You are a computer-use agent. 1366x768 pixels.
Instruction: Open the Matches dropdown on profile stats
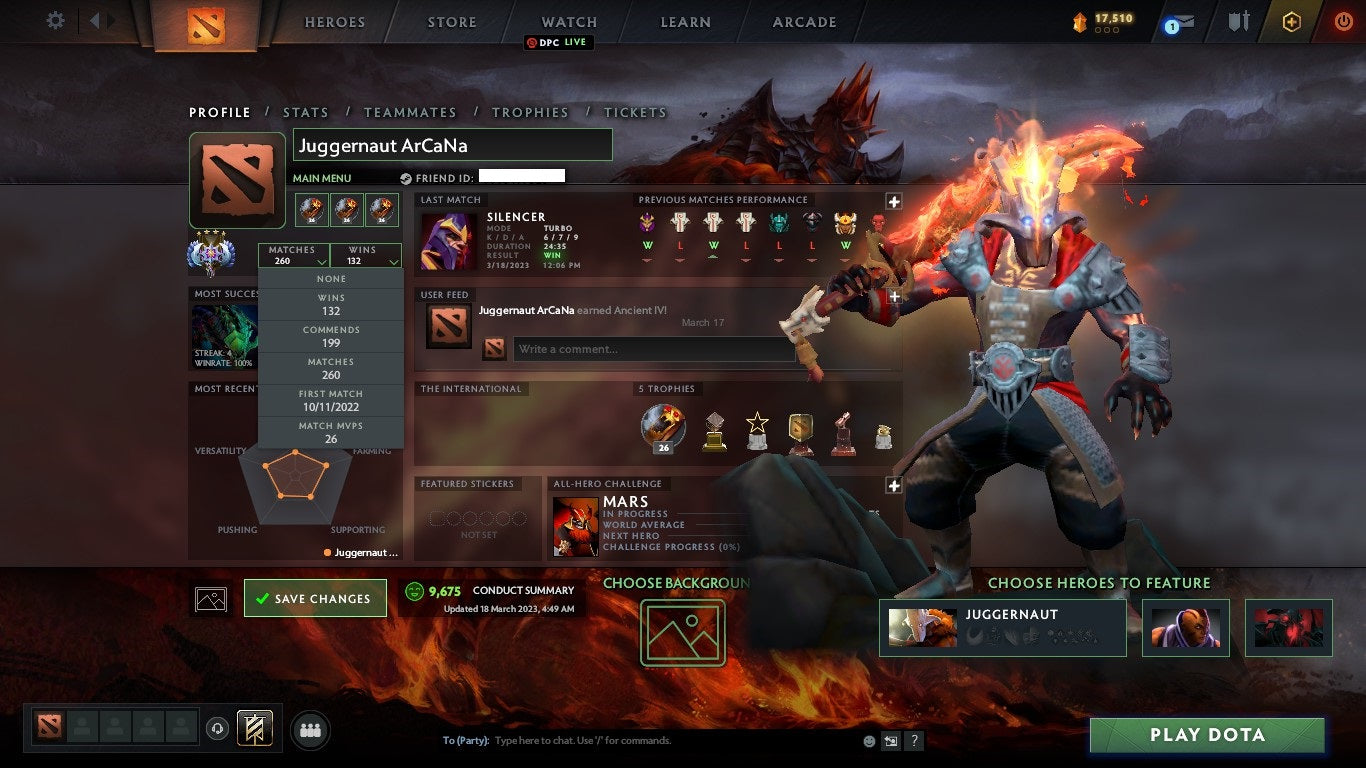click(293, 252)
